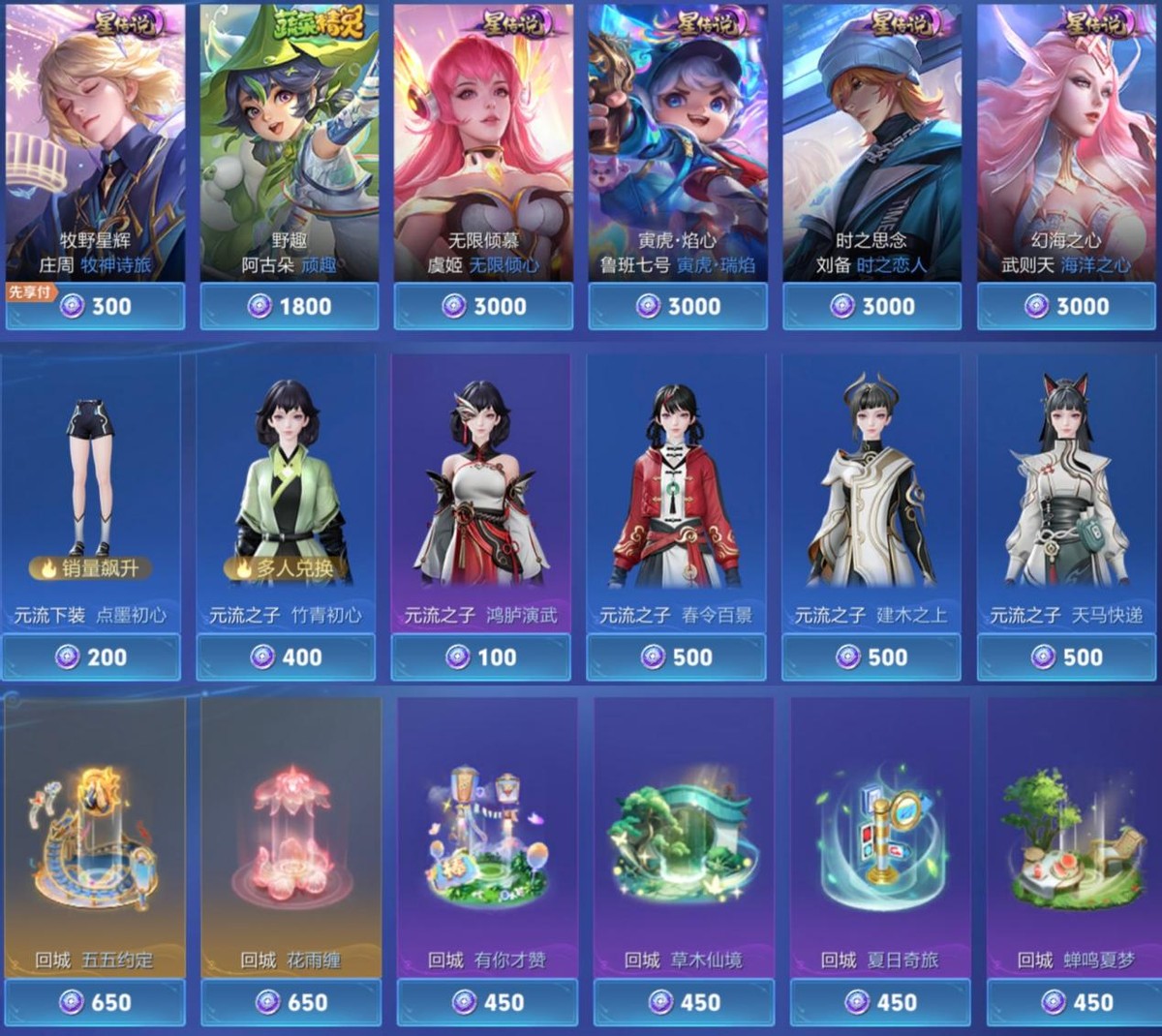Pick the 时之思念 刘备 skin card
This screenshot has height=1036, width=1162.
[871, 145]
